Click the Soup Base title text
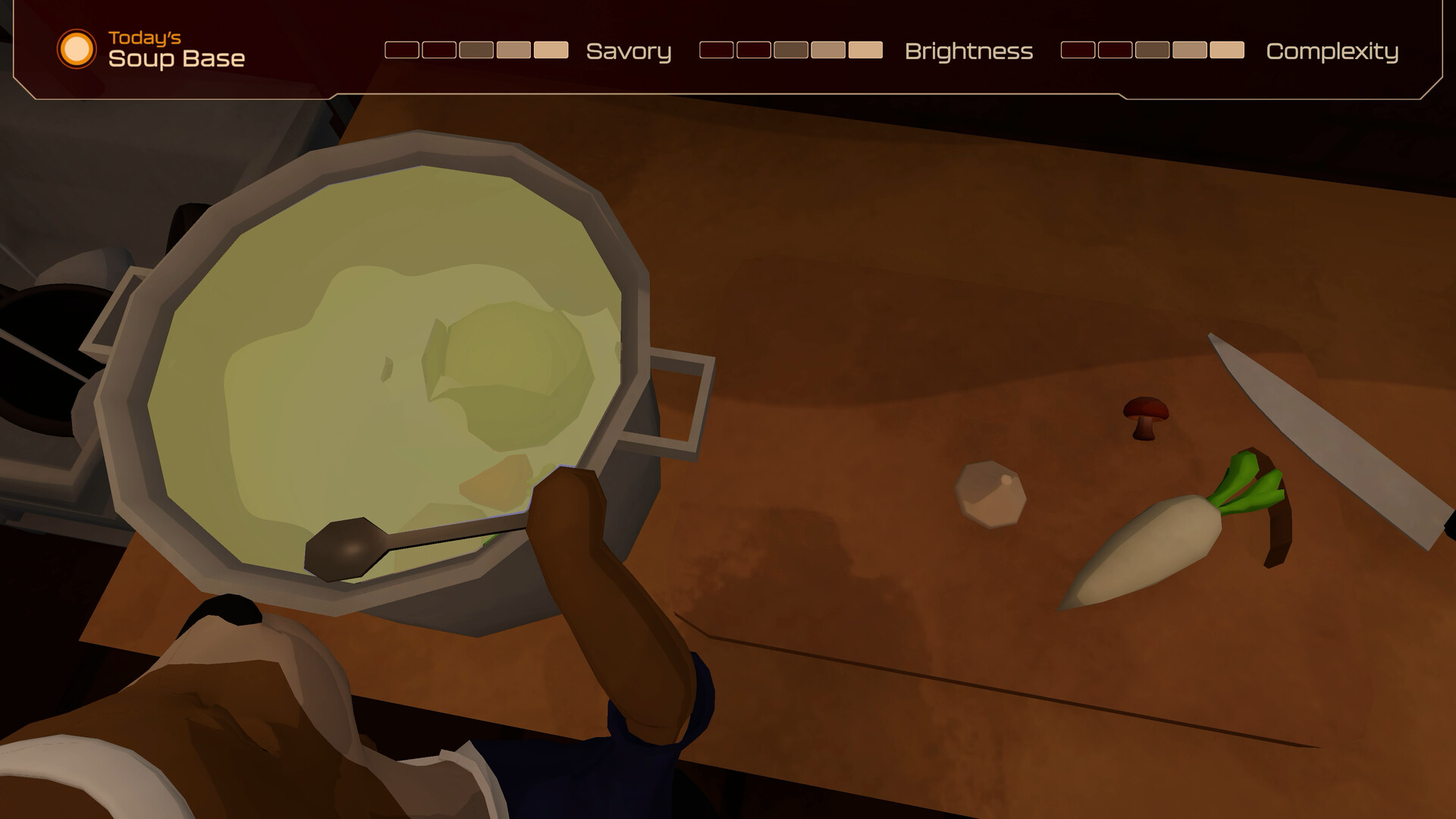Image resolution: width=1456 pixels, height=819 pixels. tap(176, 57)
